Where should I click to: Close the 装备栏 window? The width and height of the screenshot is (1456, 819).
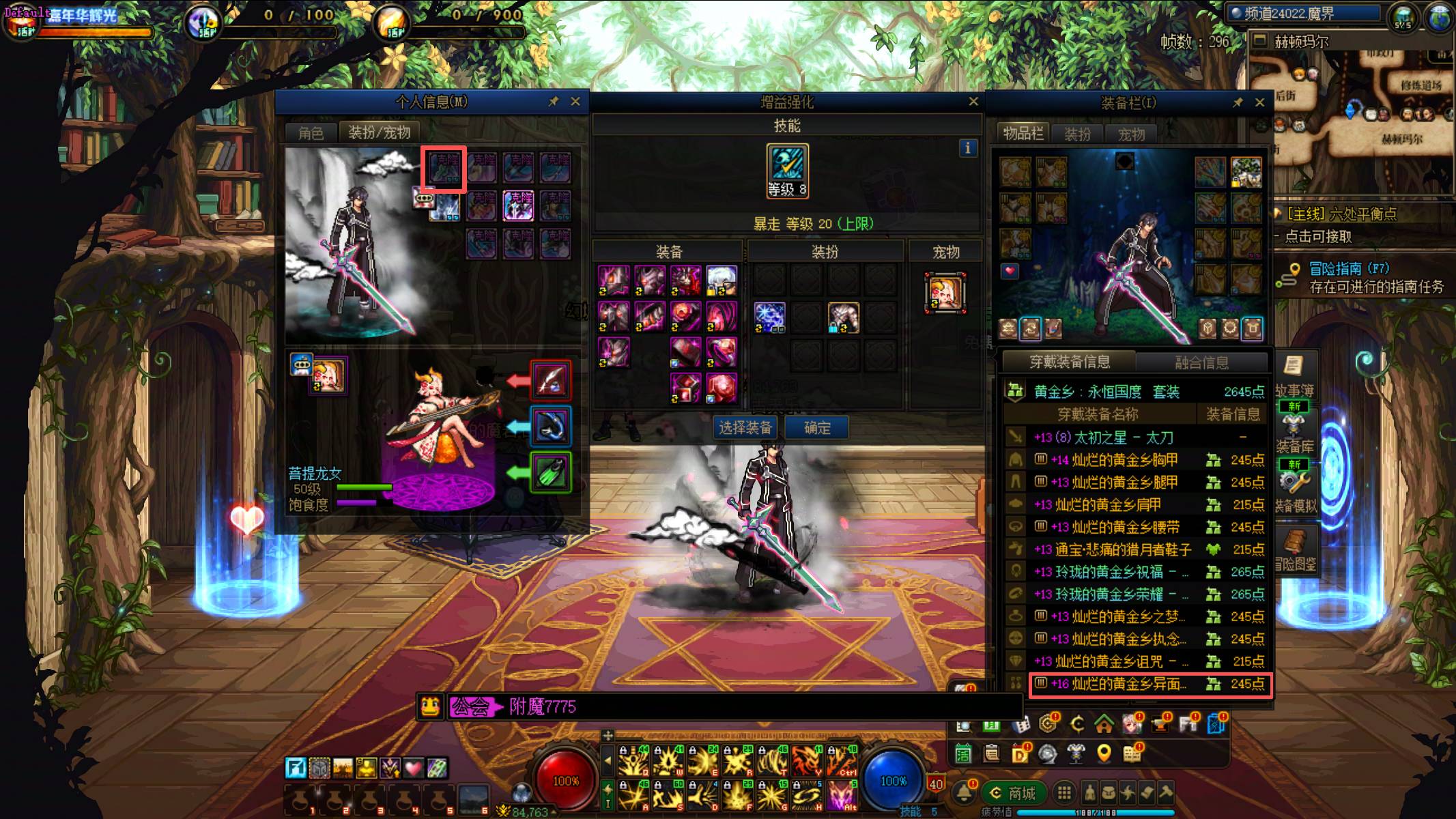pos(1260,102)
